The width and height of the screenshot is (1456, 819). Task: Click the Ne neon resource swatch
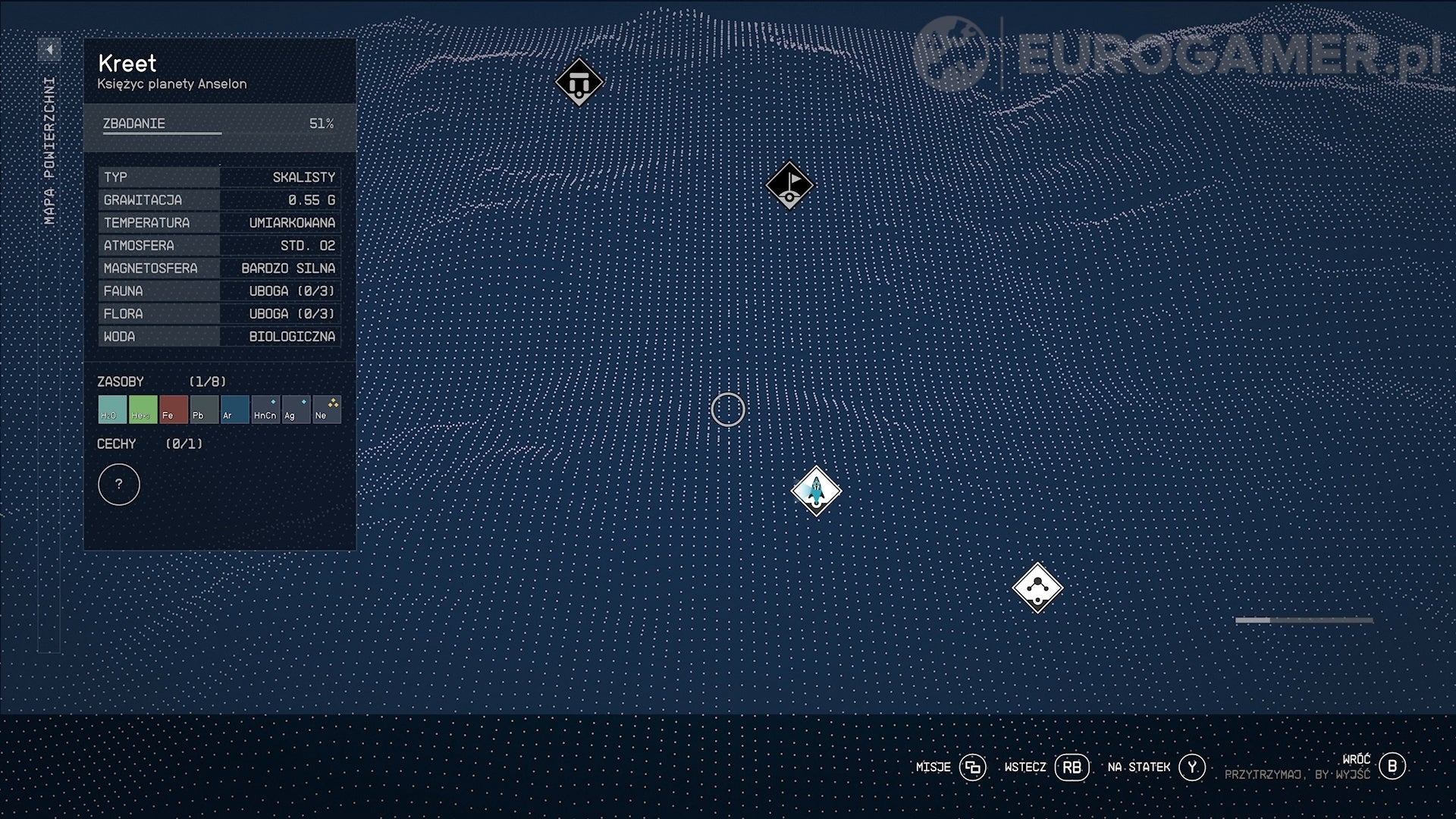(x=326, y=409)
